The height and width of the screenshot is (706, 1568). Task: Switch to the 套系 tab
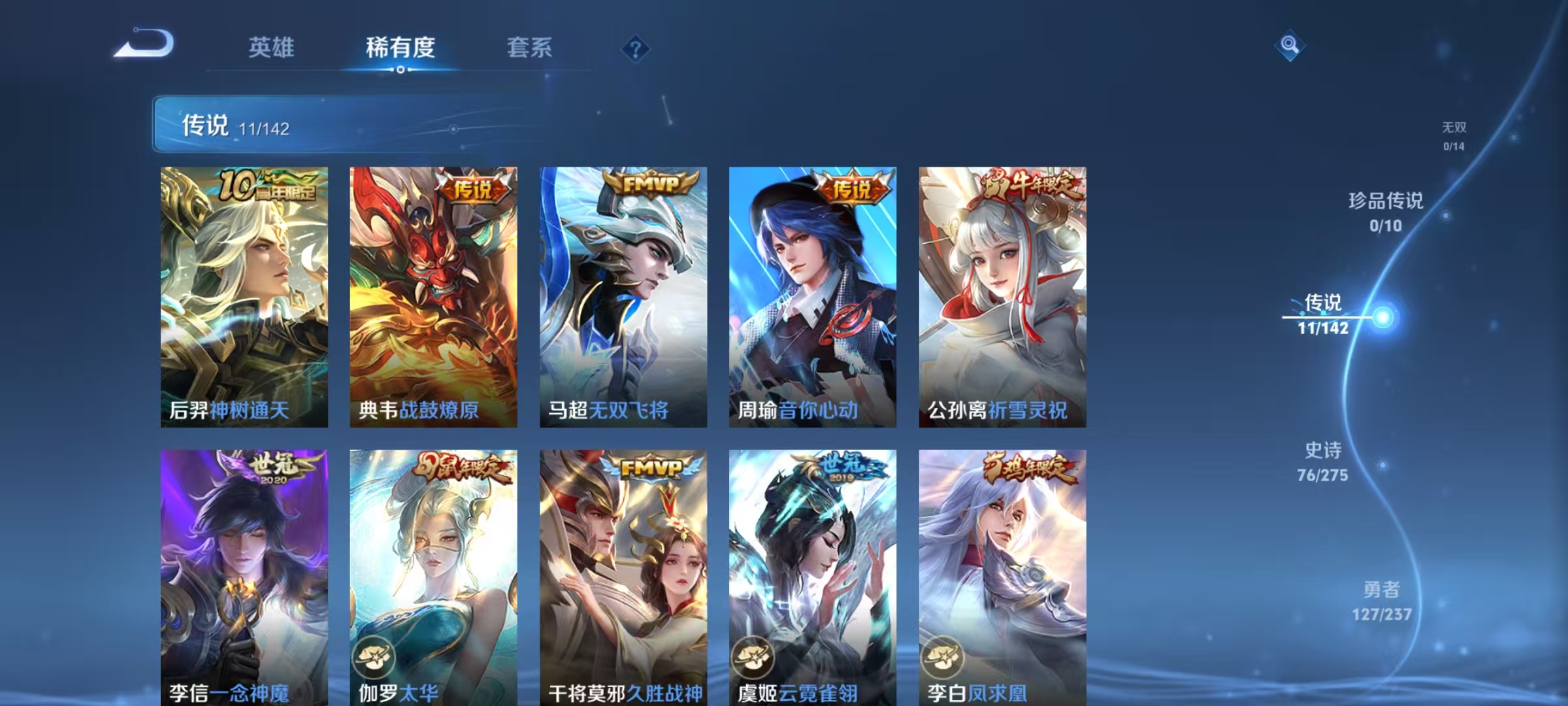(x=530, y=46)
